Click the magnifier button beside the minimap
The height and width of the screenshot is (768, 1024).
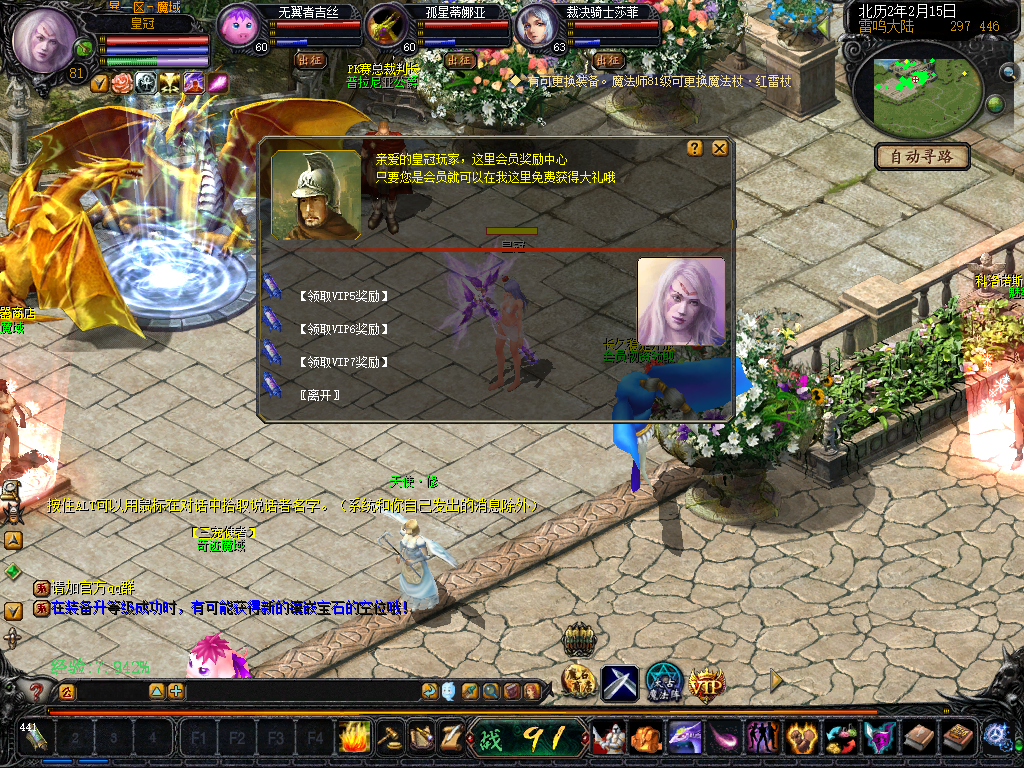[x=1008, y=72]
